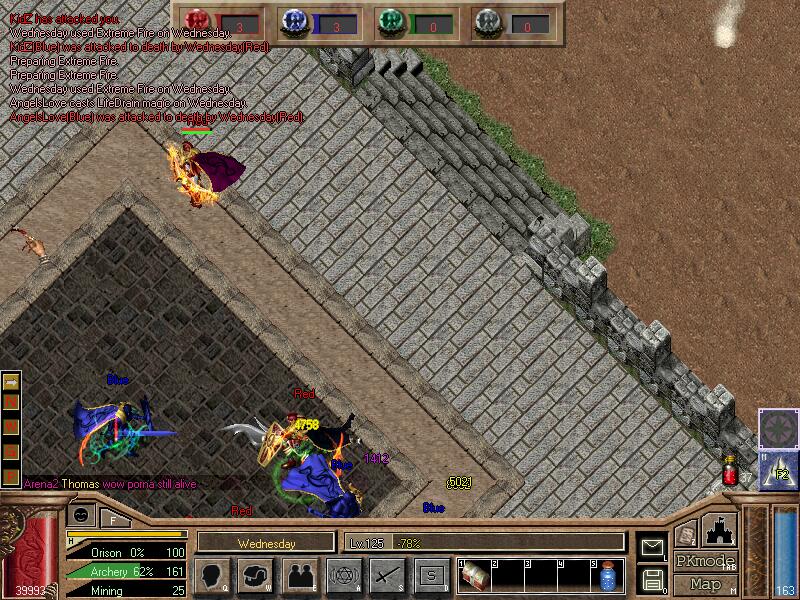Screen dimensions: 800x600
Task: Open the hexagram magic button
Action: tap(344, 575)
